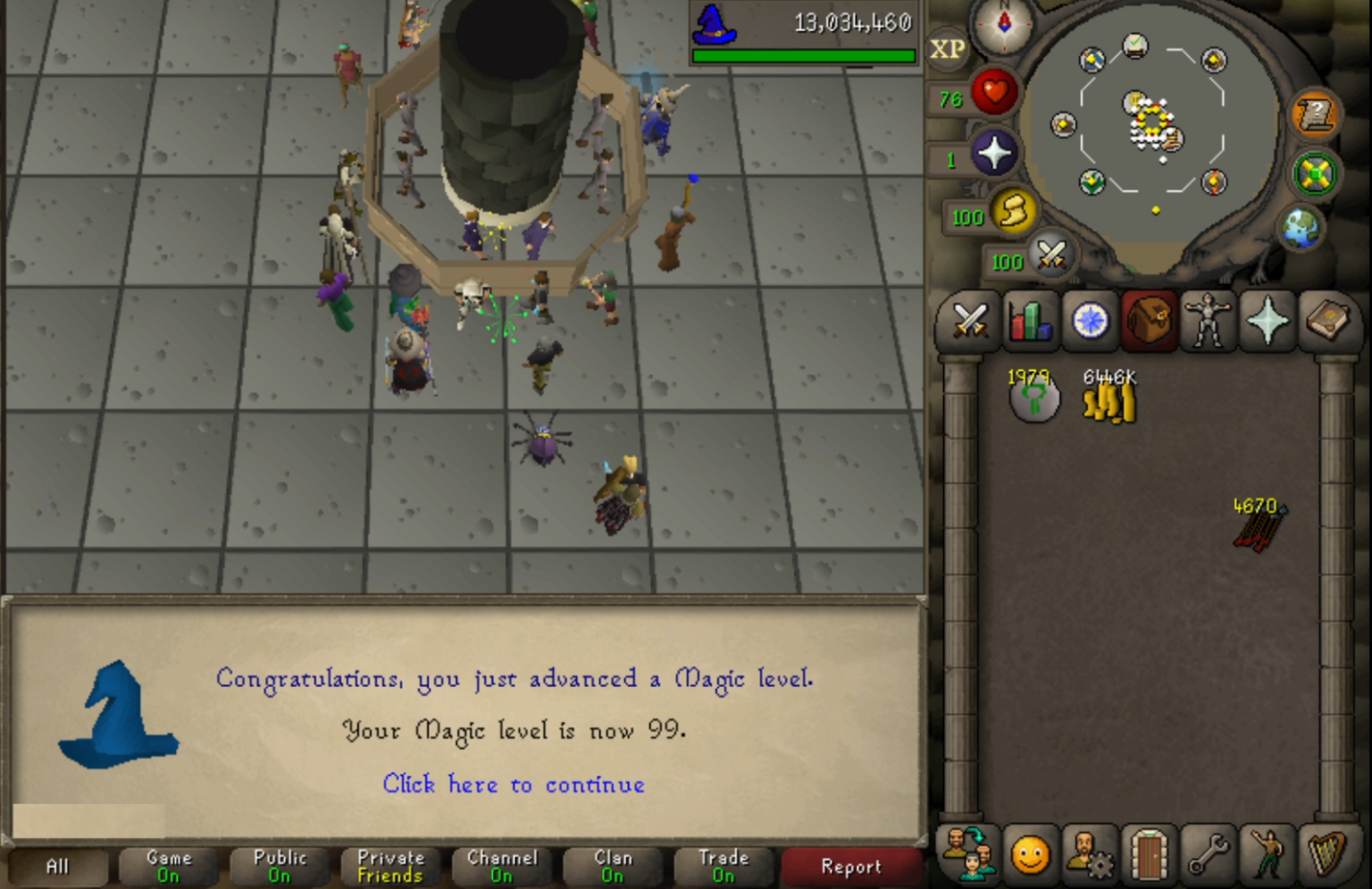Image resolution: width=1372 pixels, height=889 pixels.
Task: Open the Emotes panel
Action: [1267, 856]
